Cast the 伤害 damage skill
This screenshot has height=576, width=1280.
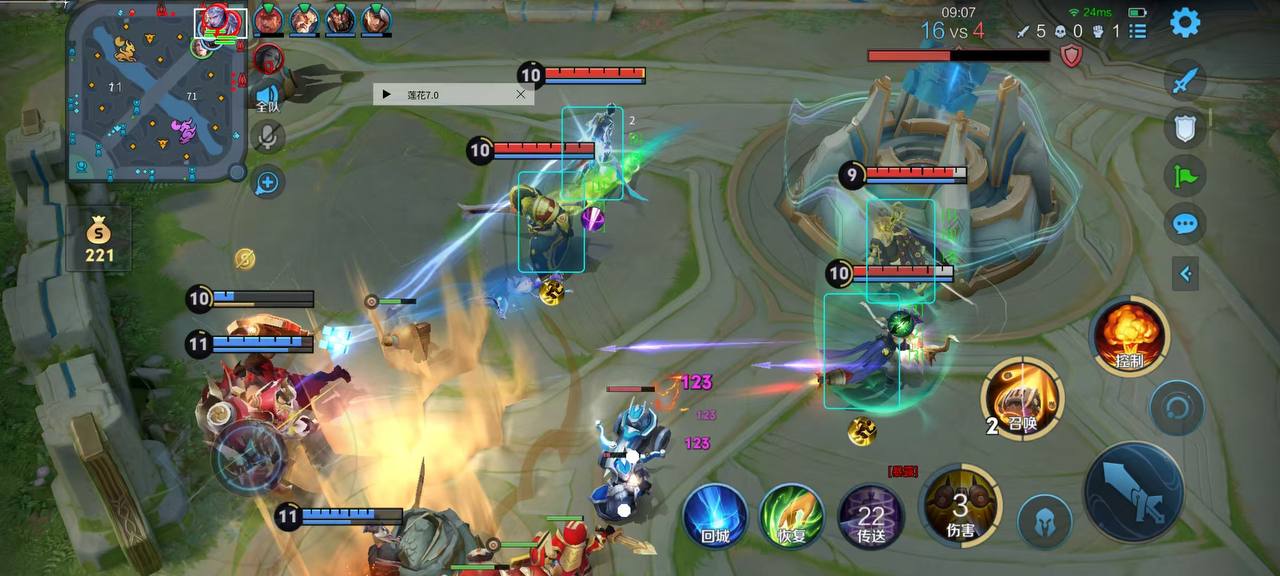[x=961, y=505]
